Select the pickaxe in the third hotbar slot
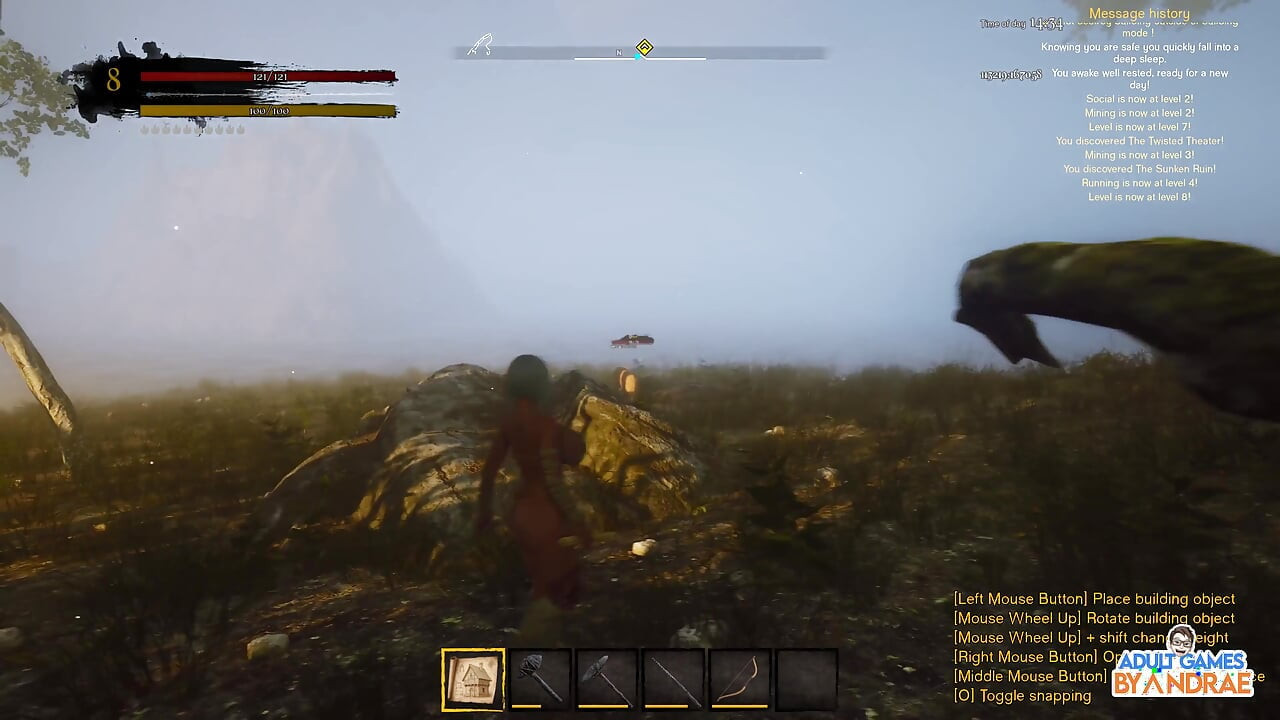Screen dimensions: 1280x720 click(606, 678)
